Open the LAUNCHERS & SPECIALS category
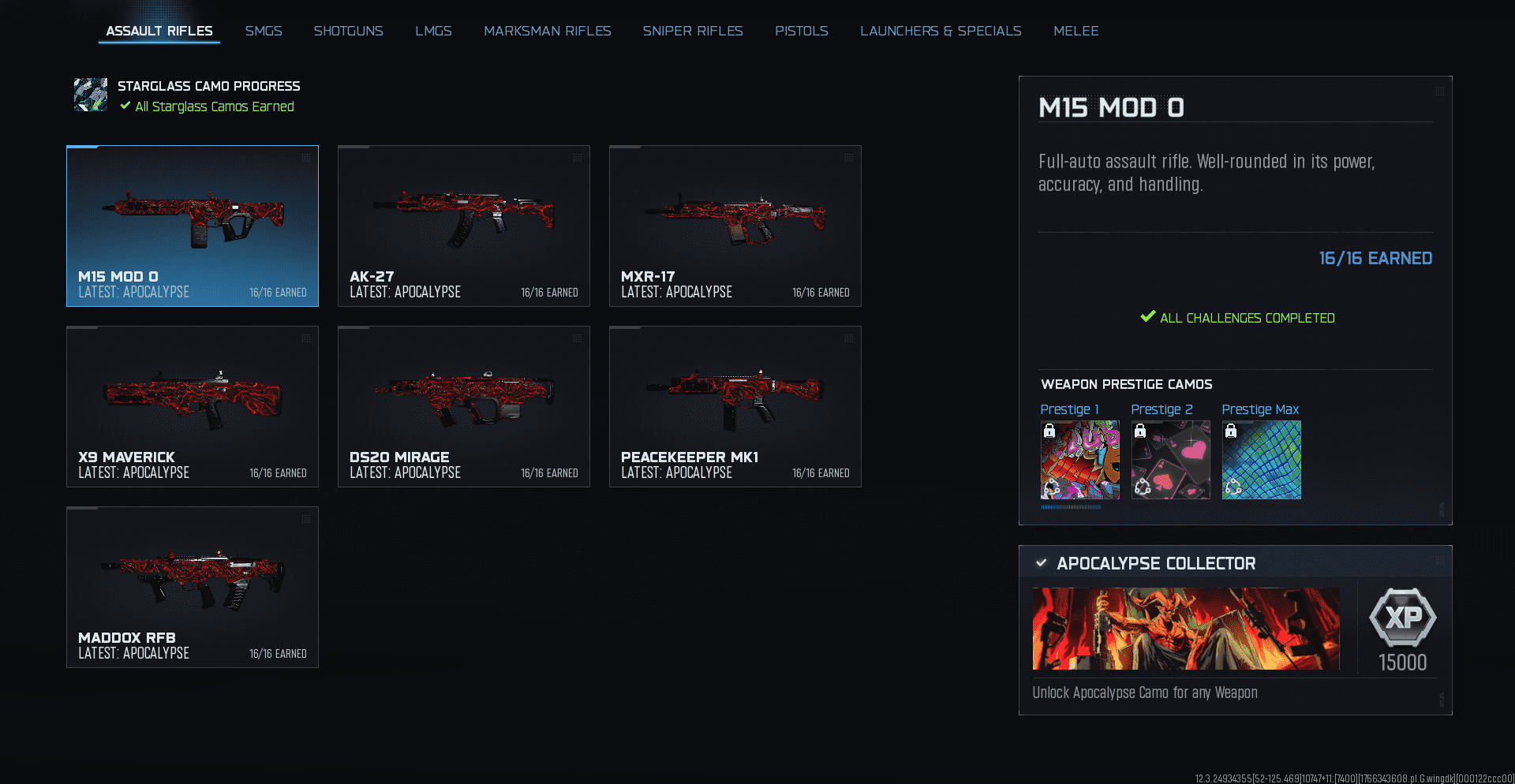Screen dimensions: 1515x784 pos(941,31)
